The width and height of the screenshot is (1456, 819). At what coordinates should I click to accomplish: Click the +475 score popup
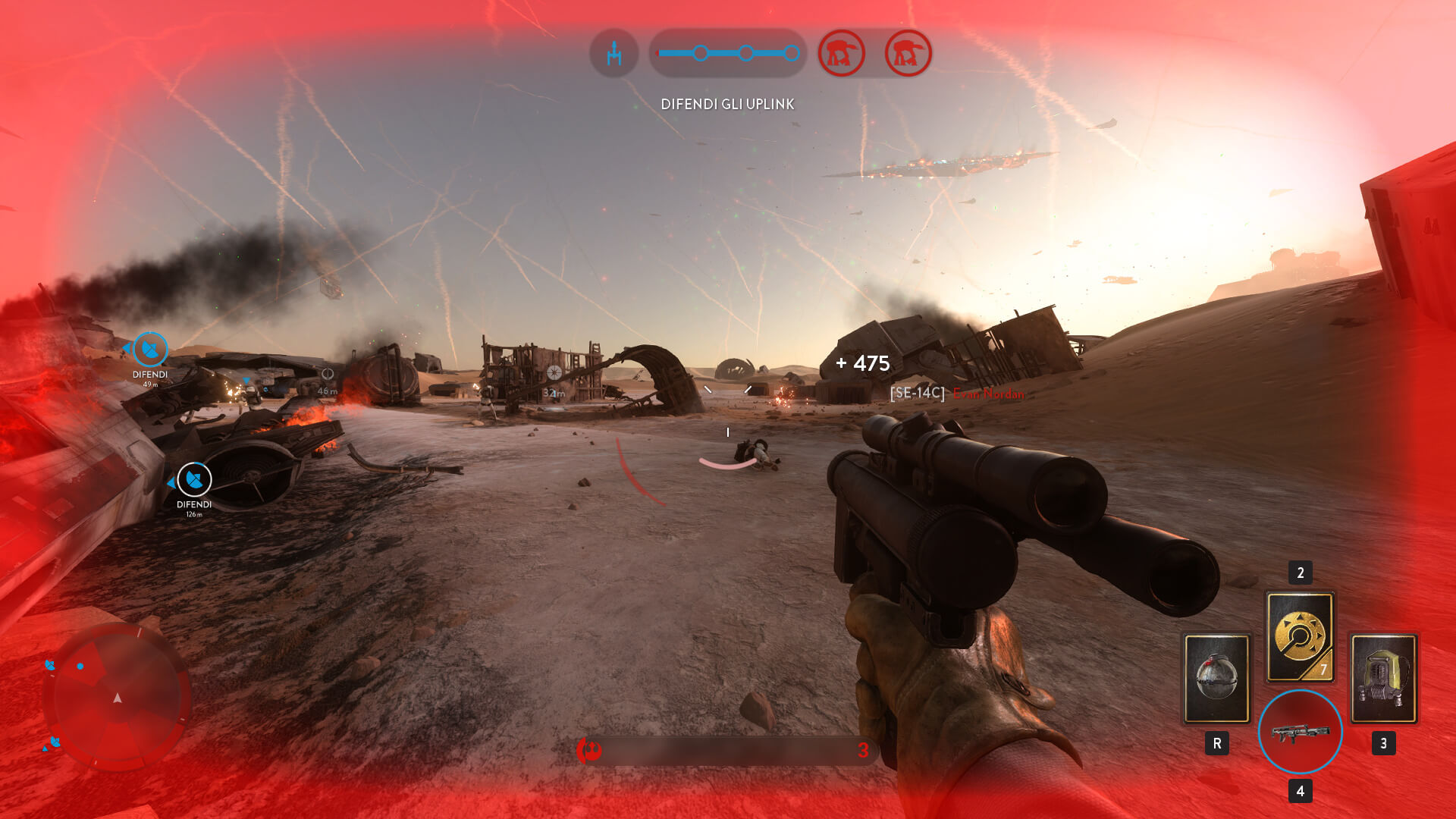tap(863, 363)
